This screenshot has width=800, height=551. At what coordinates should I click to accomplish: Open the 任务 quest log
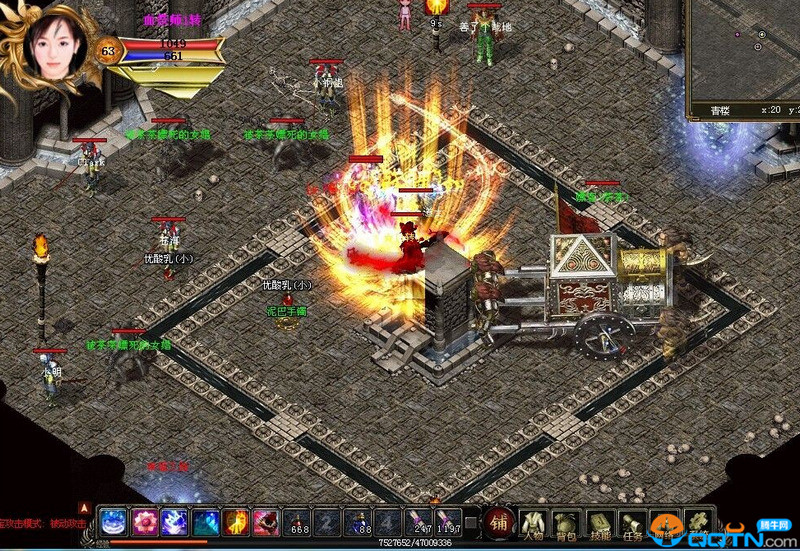pos(632,522)
